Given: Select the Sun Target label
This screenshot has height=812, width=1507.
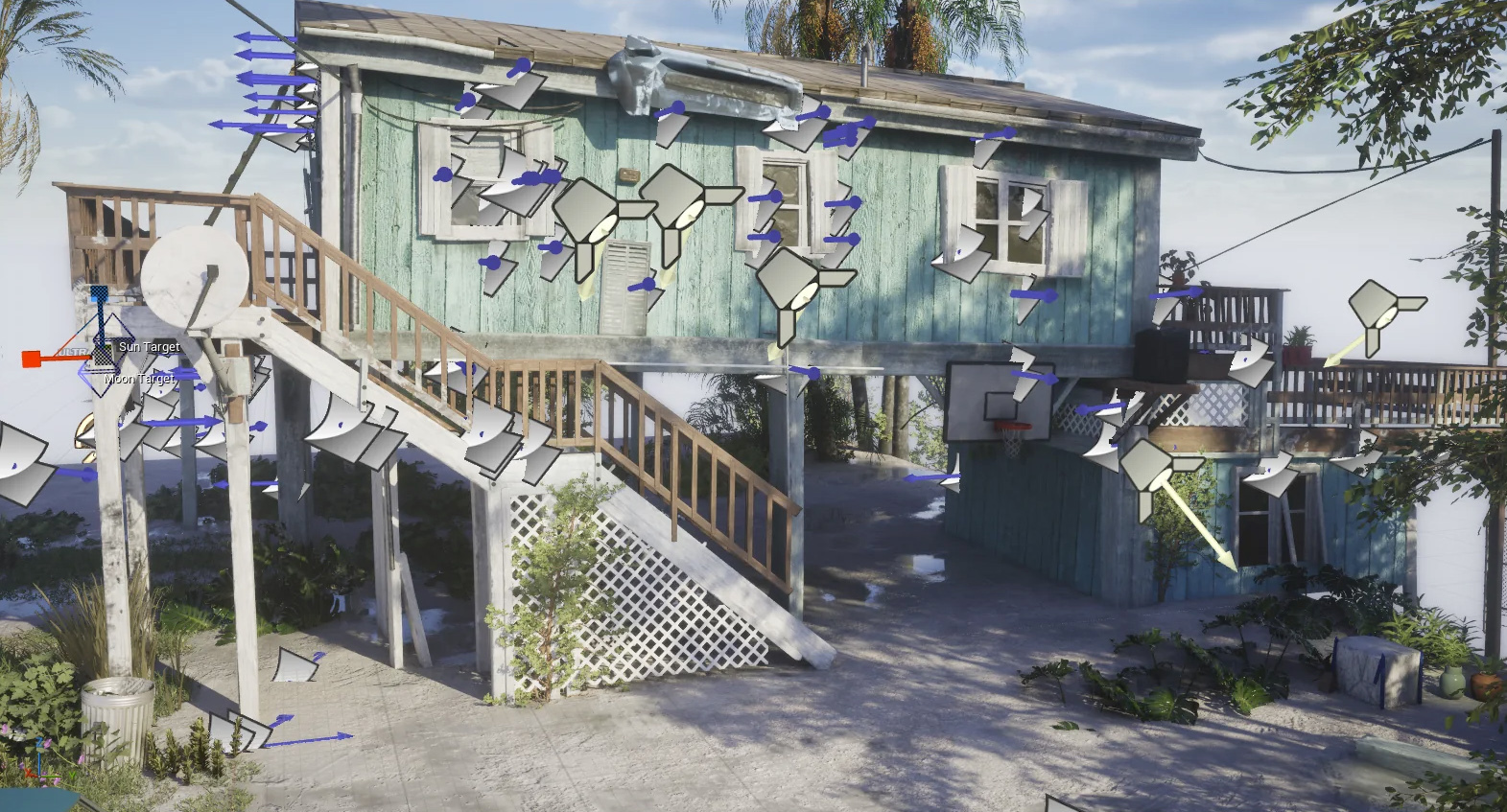Looking at the screenshot, I should coord(149,347).
